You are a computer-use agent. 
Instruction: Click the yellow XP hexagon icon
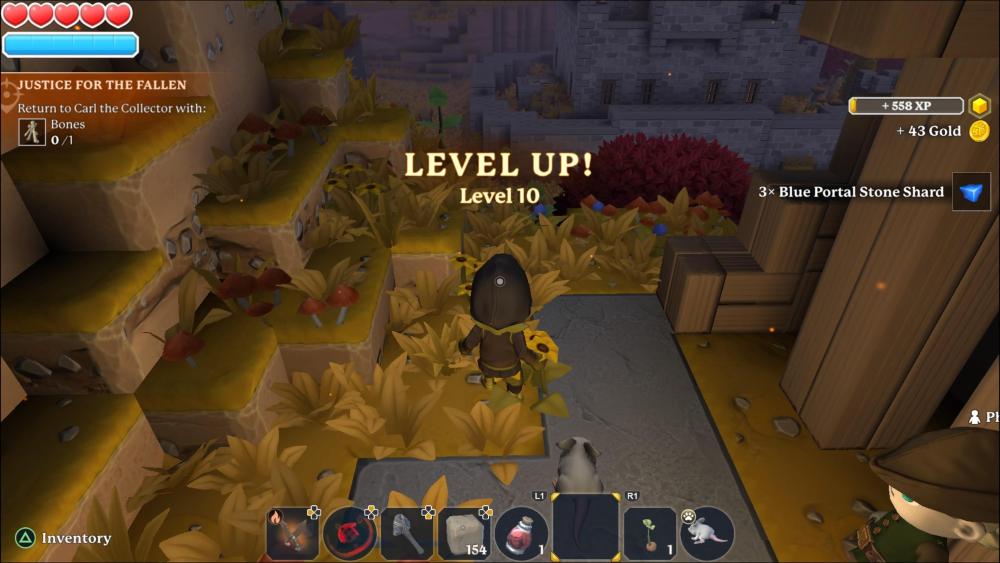[x=979, y=106]
